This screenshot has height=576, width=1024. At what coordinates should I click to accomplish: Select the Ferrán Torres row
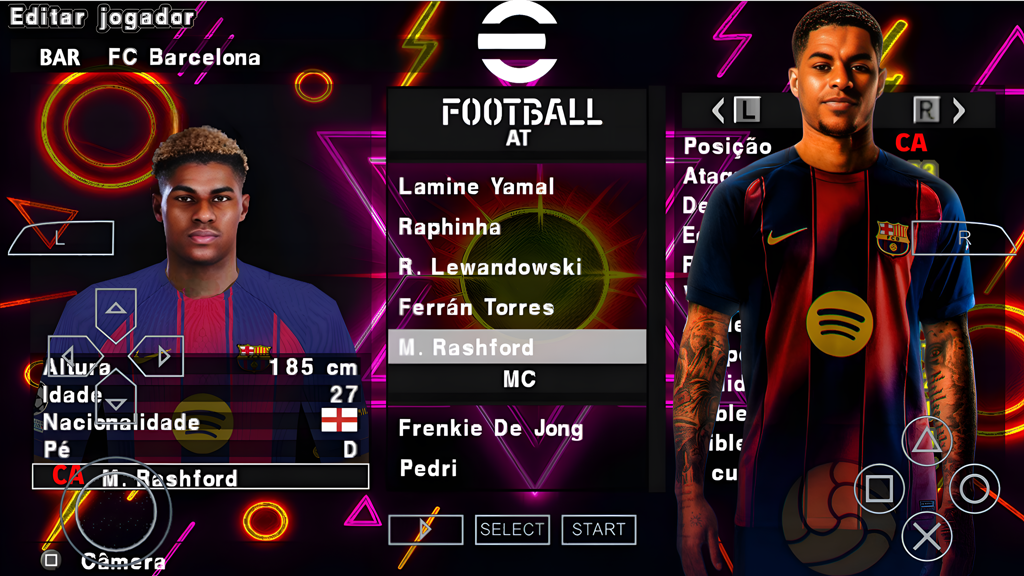click(x=476, y=307)
